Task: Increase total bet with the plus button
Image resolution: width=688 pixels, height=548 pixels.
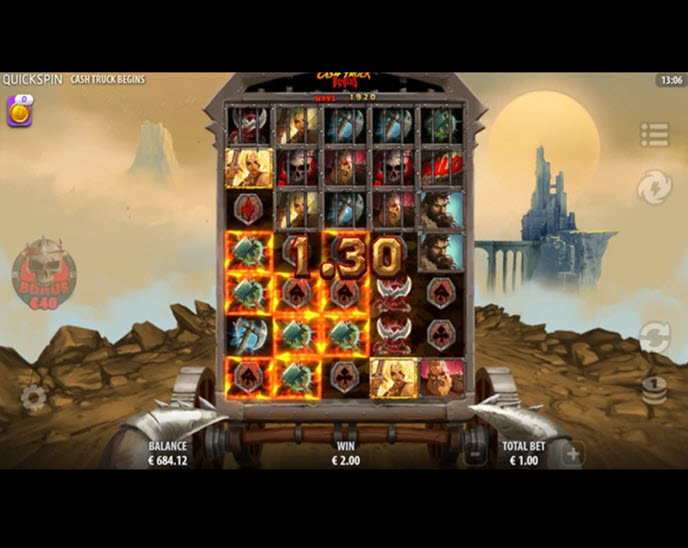Action: 572,453
